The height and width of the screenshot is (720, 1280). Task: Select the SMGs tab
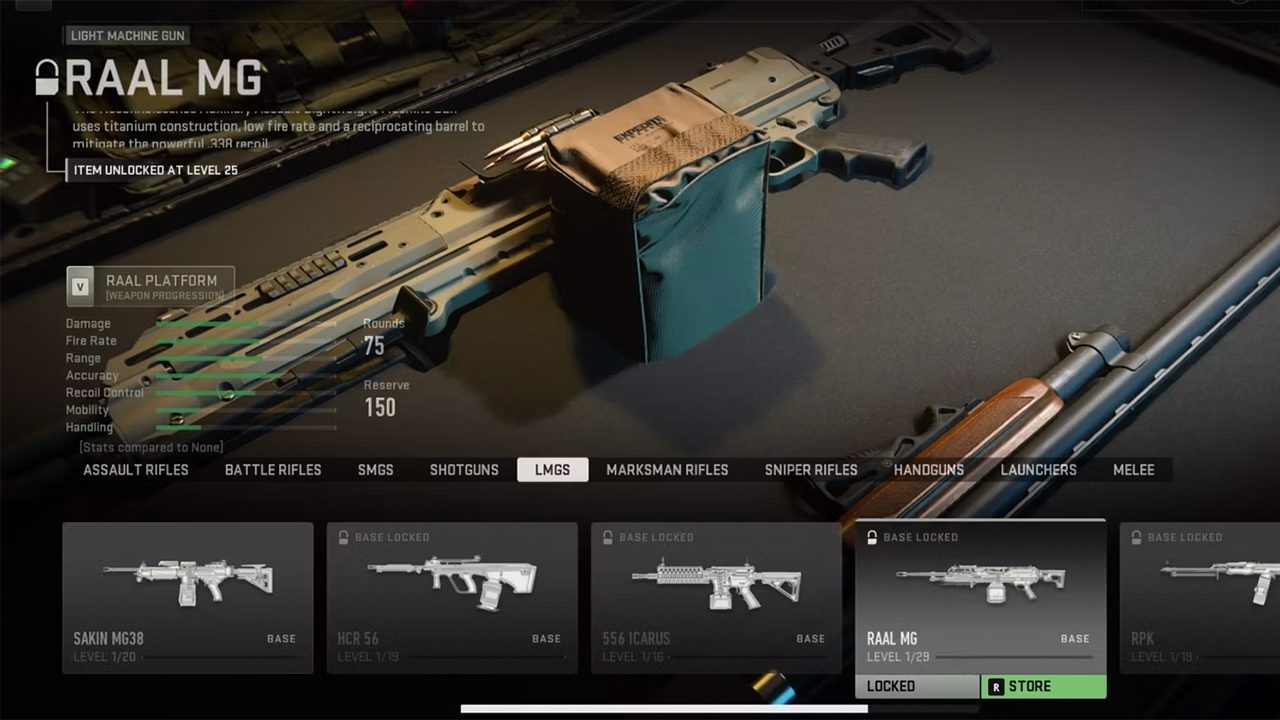[376, 470]
